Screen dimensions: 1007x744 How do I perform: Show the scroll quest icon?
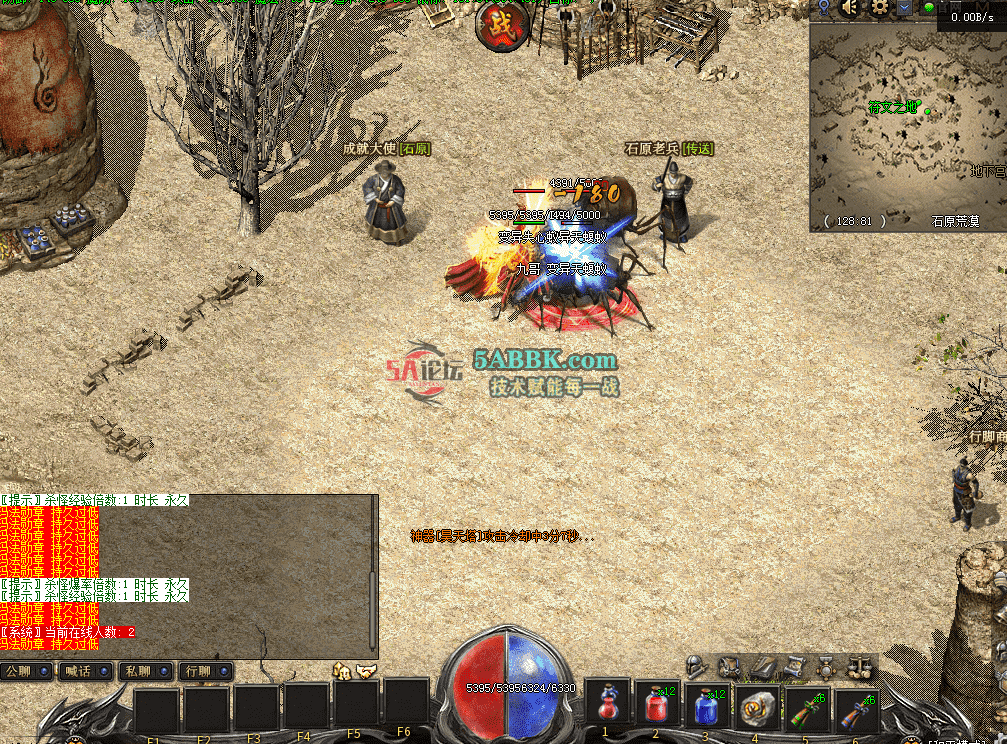tap(795, 666)
